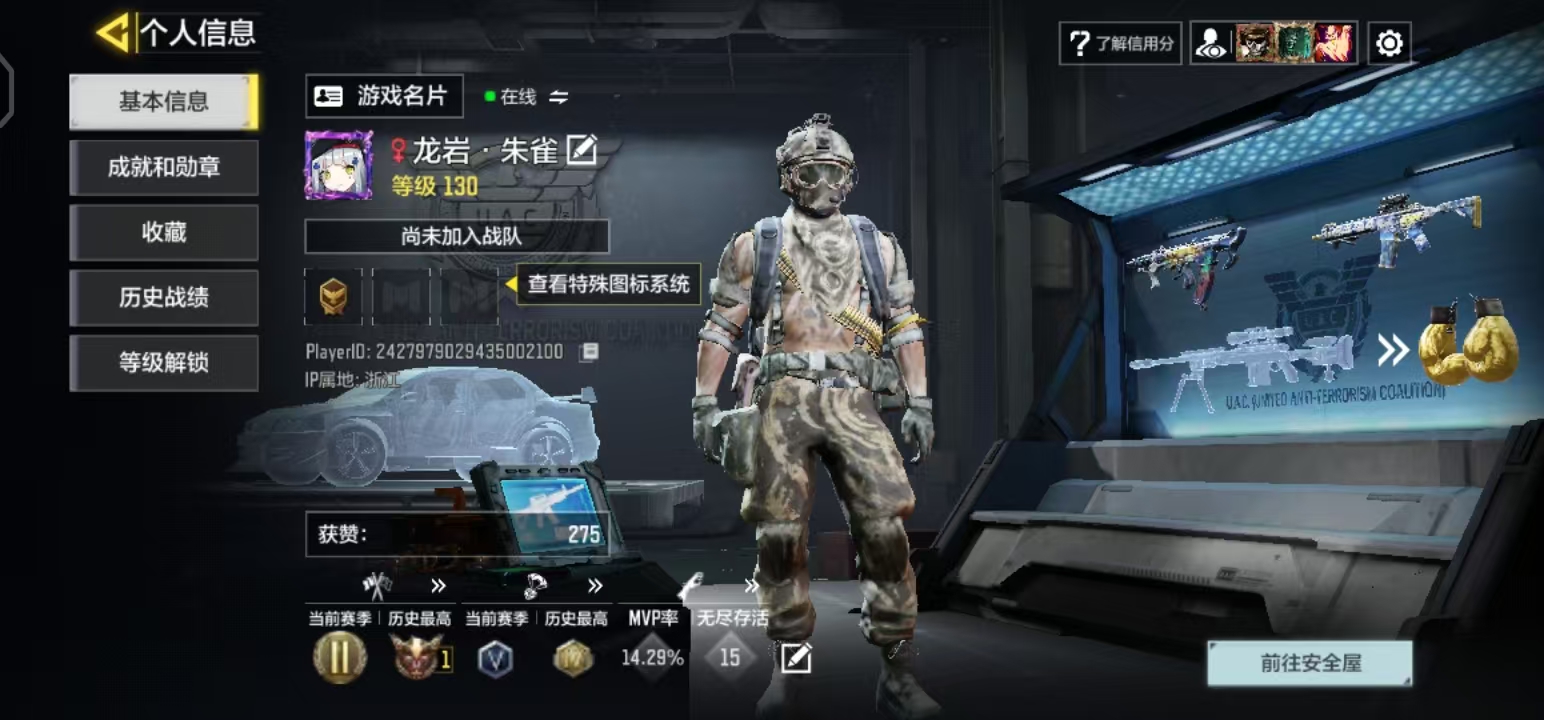View the 查看特殊图标系统 tooltip
Viewport: 1544px width, 720px height.
click(x=608, y=284)
